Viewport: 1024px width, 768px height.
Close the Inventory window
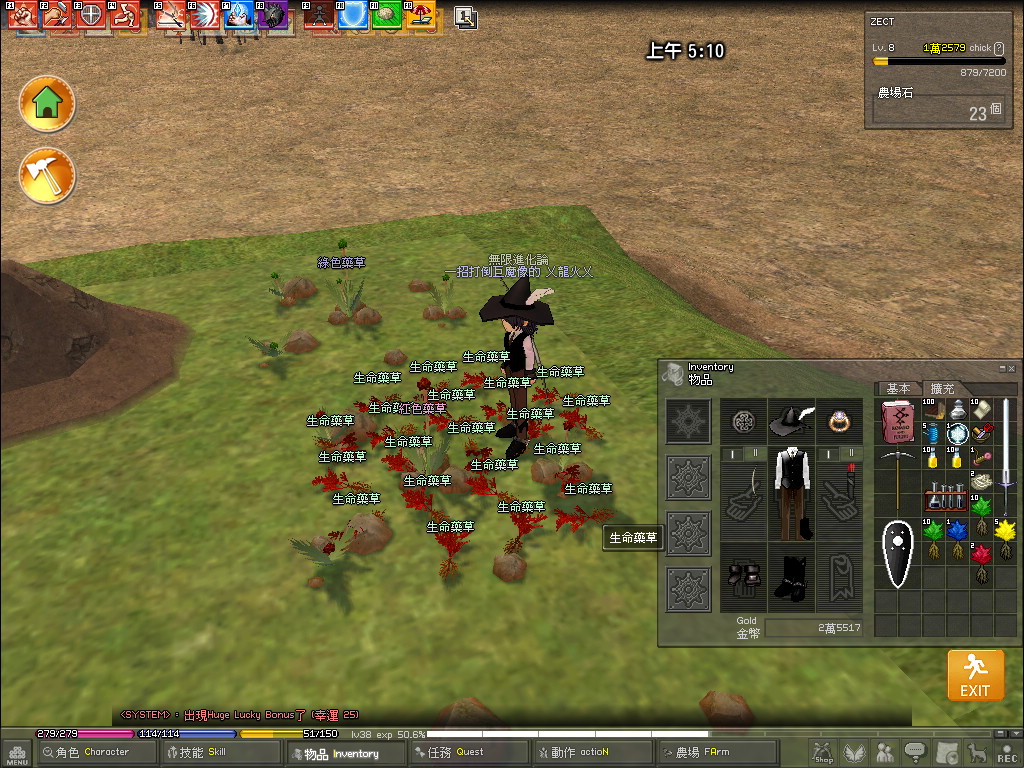1011,368
